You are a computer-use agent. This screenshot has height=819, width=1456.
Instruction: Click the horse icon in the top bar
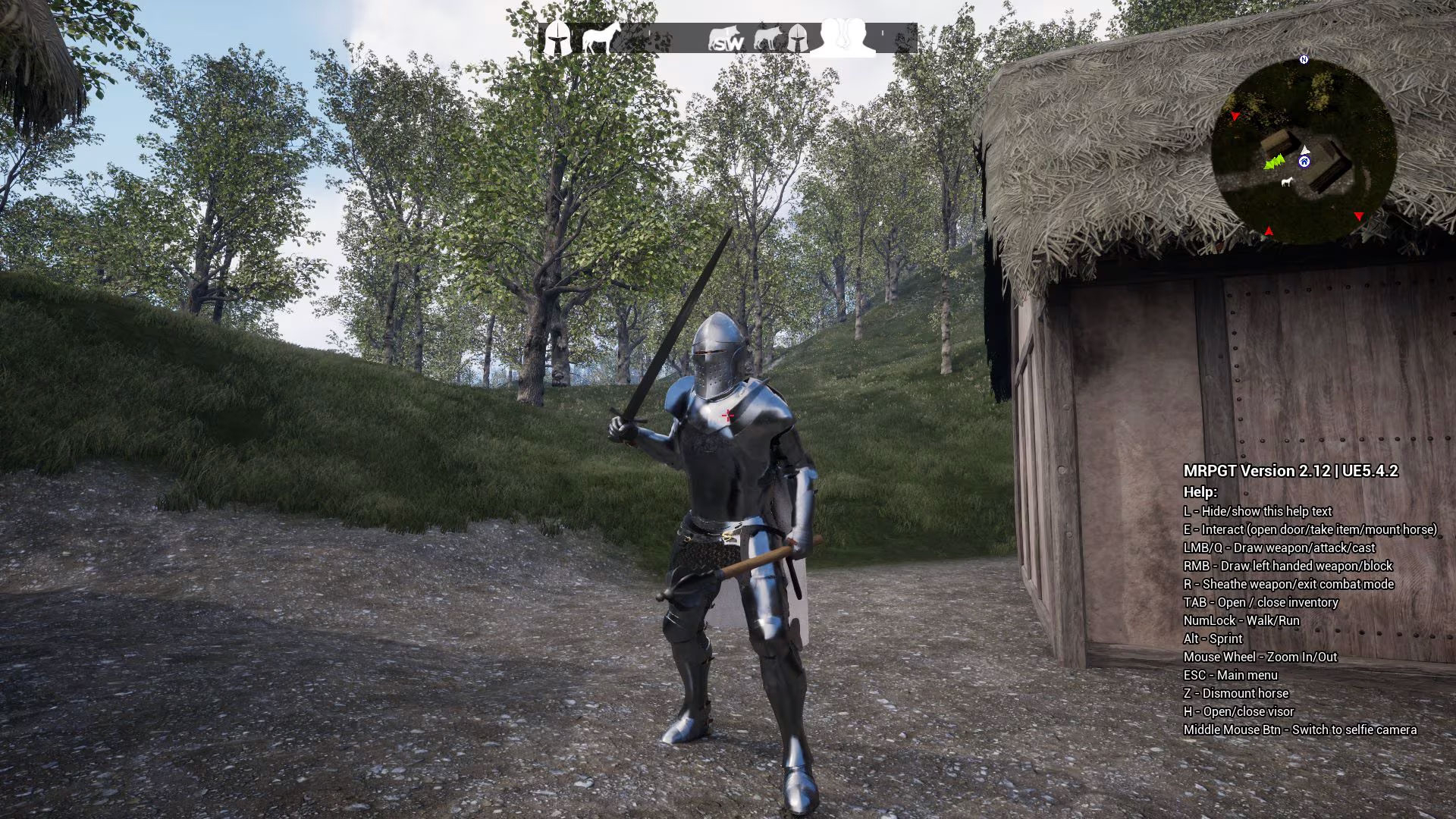pos(601,37)
